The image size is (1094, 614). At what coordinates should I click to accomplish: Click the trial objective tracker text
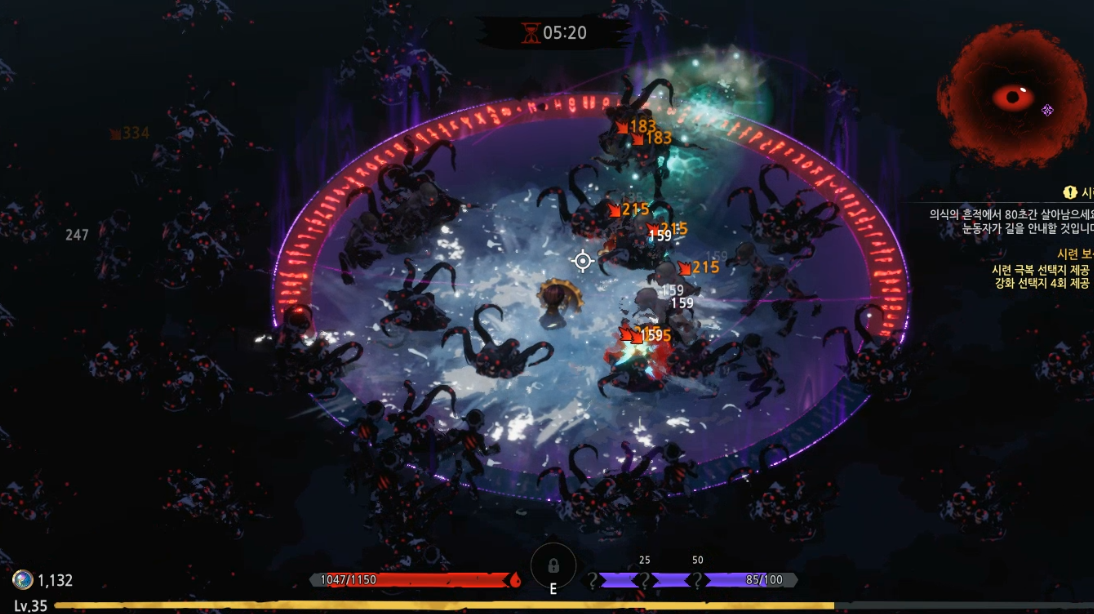(x=1010, y=221)
